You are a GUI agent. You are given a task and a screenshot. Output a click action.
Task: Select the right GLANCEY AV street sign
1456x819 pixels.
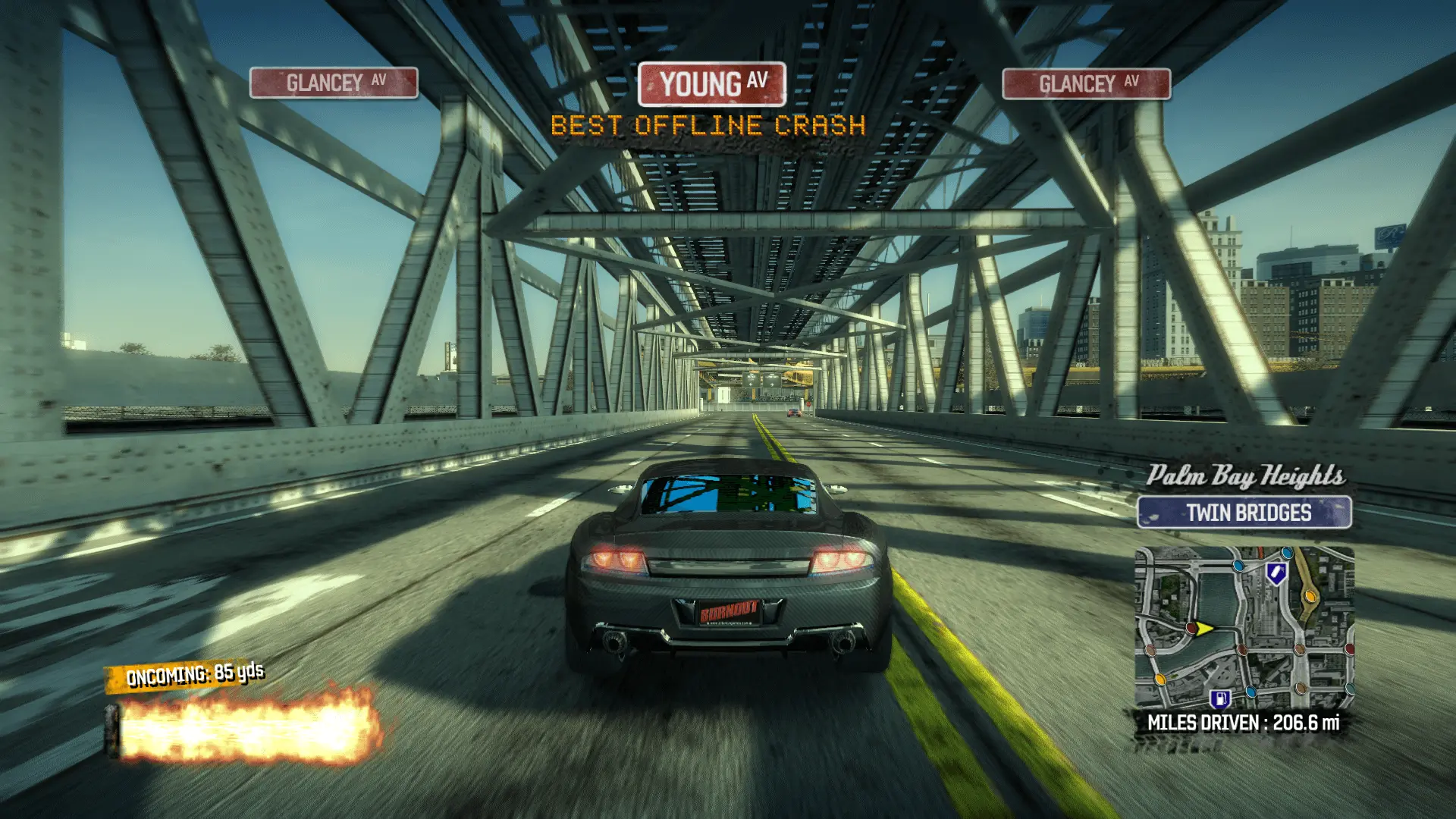point(1087,83)
